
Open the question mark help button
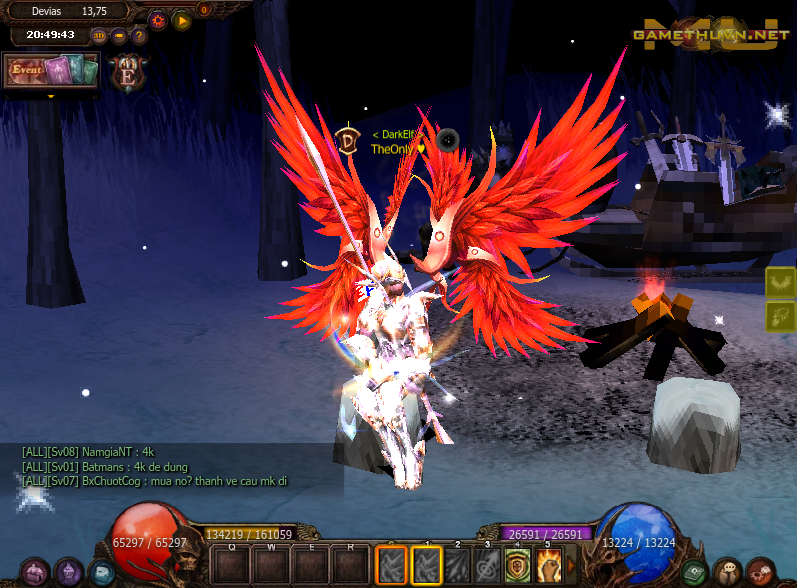tap(139, 36)
